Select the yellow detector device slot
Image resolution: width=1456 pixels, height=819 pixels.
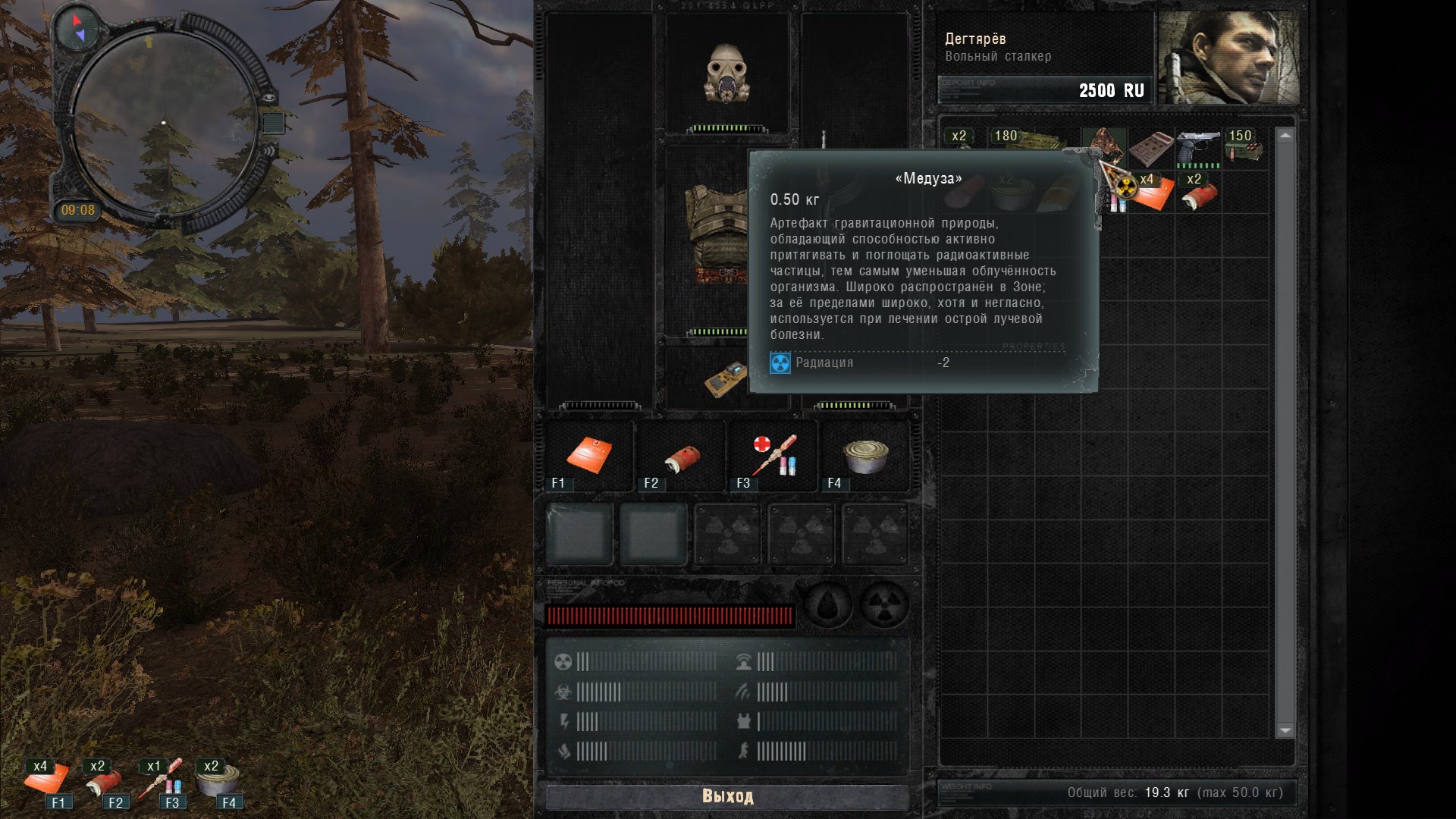[726, 378]
